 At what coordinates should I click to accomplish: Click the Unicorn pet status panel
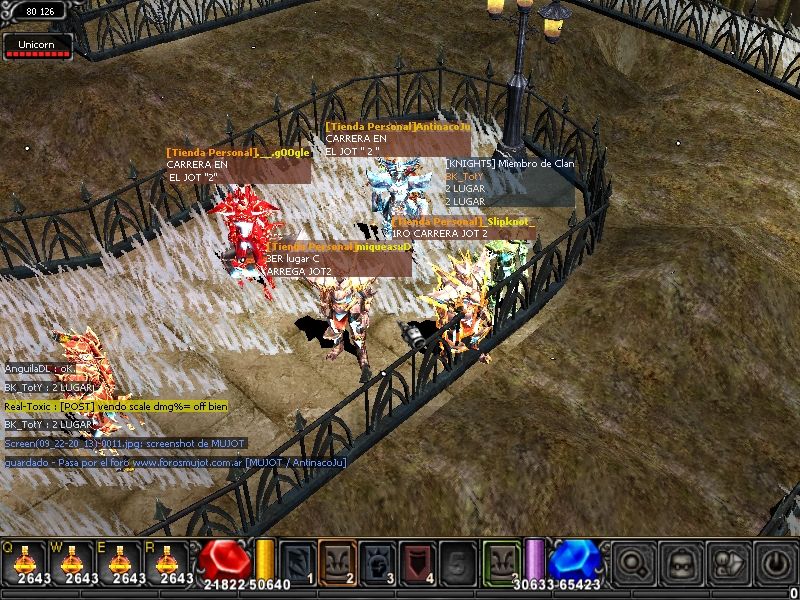pyautogui.click(x=38, y=47)
